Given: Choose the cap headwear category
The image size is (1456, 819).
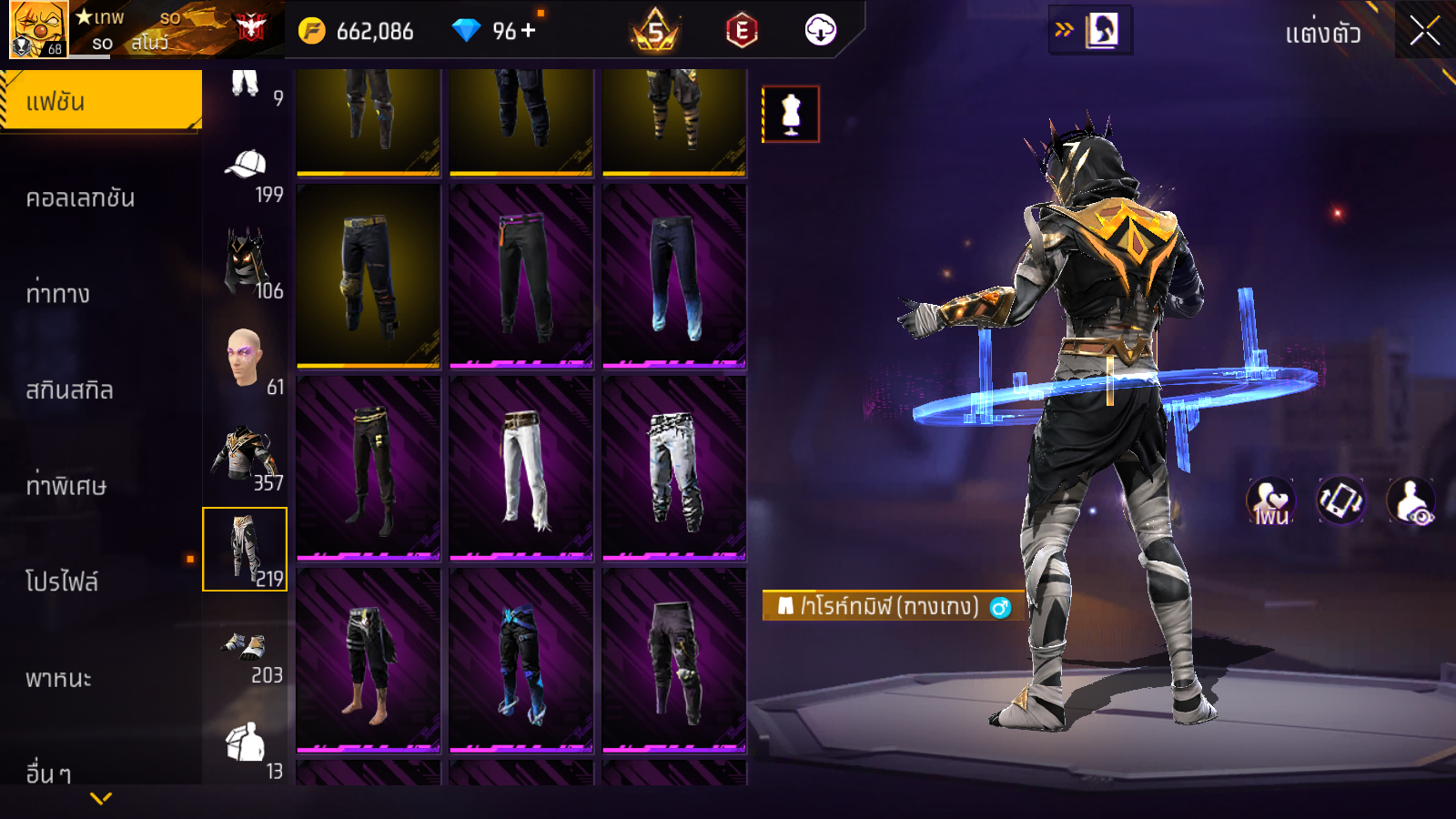Looking at the screenshot, I should coord(246,171).
